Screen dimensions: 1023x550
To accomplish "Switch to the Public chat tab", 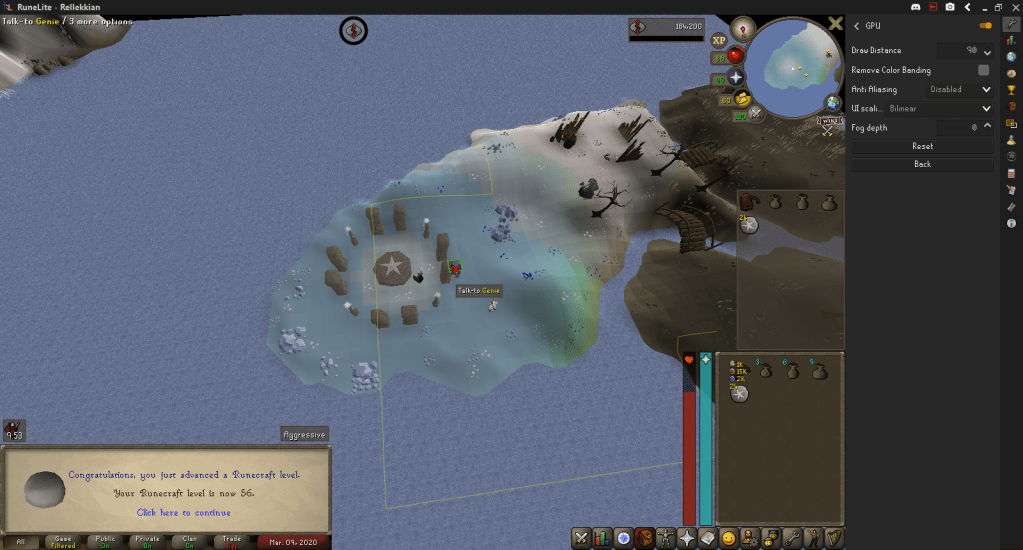I will (105, 541).
